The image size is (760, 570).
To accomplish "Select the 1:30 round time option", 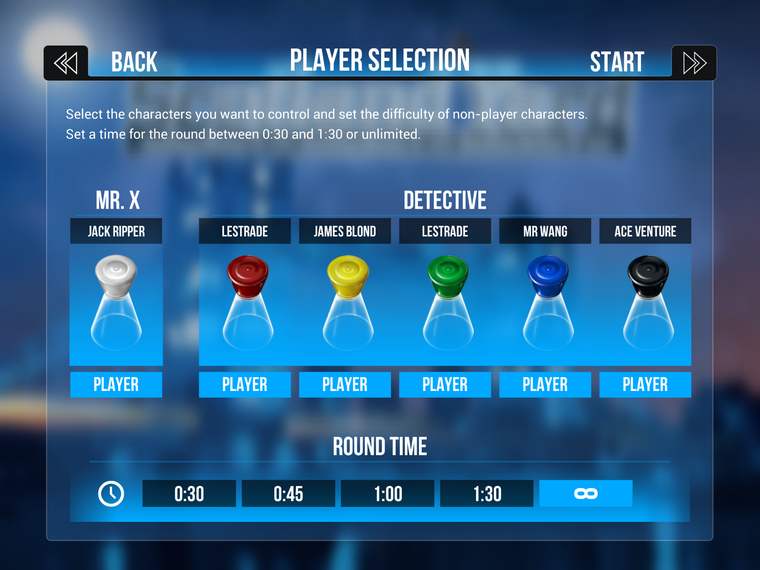I will tap(486, 493).
